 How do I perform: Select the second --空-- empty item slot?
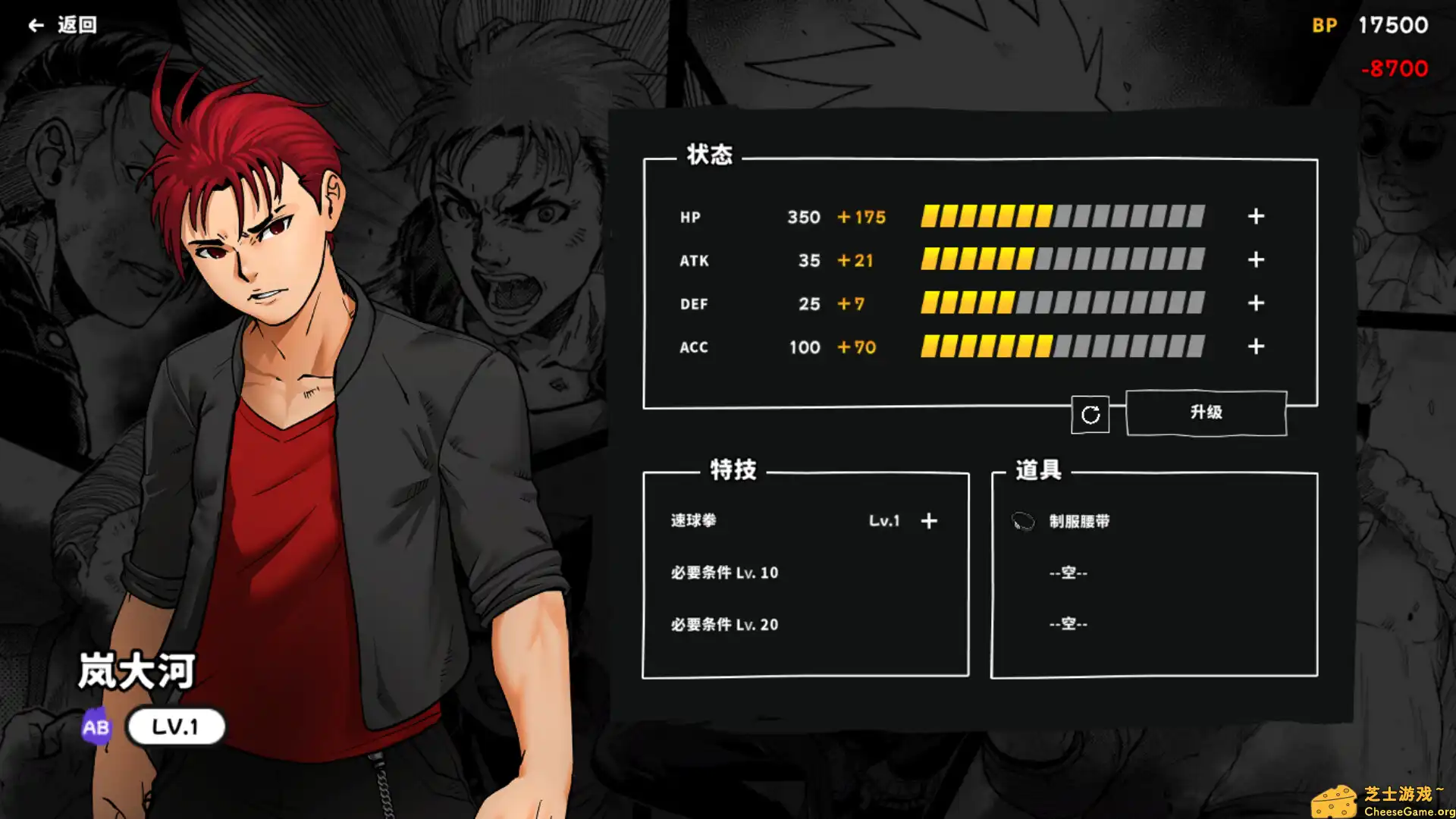tap(1068, 623)
